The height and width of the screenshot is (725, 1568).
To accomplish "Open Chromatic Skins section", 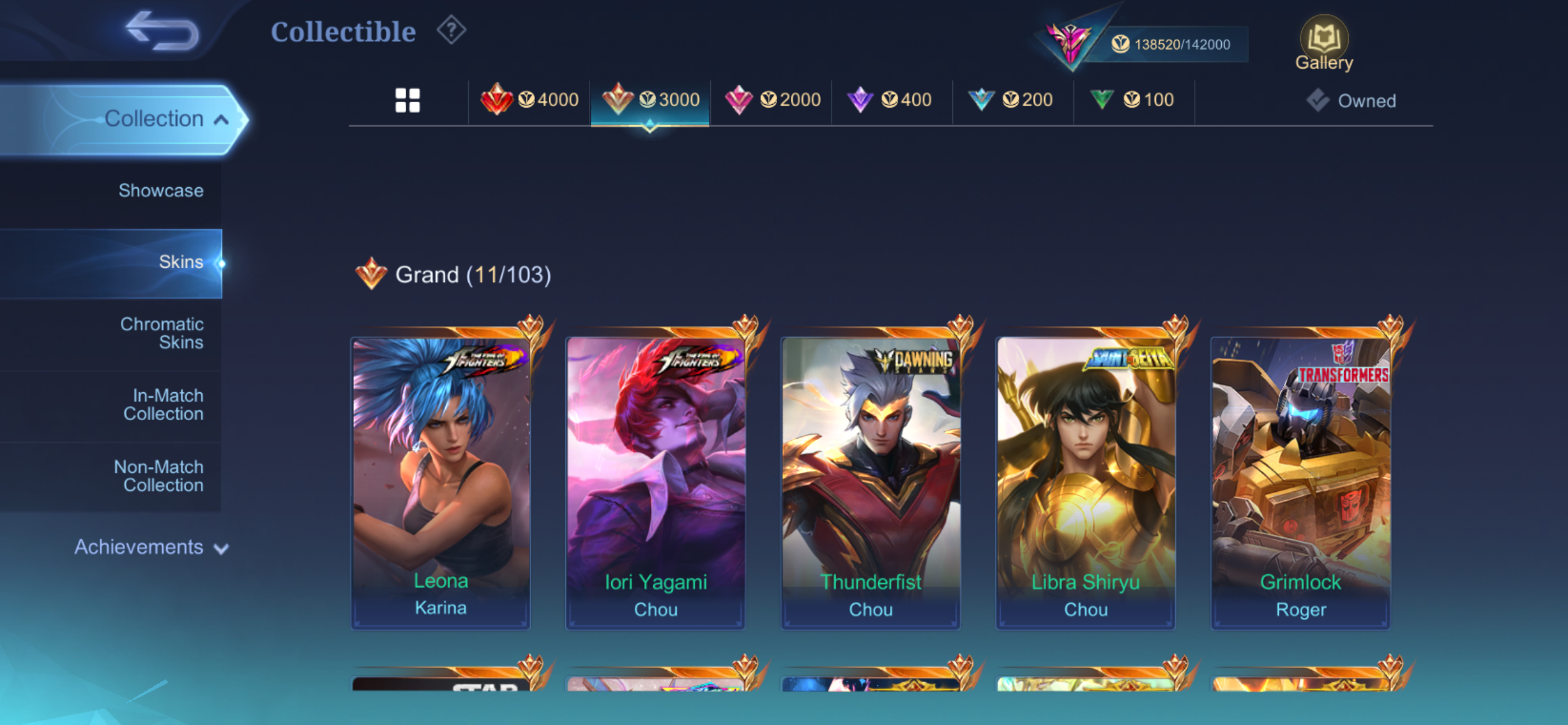I will pos(162,333).
